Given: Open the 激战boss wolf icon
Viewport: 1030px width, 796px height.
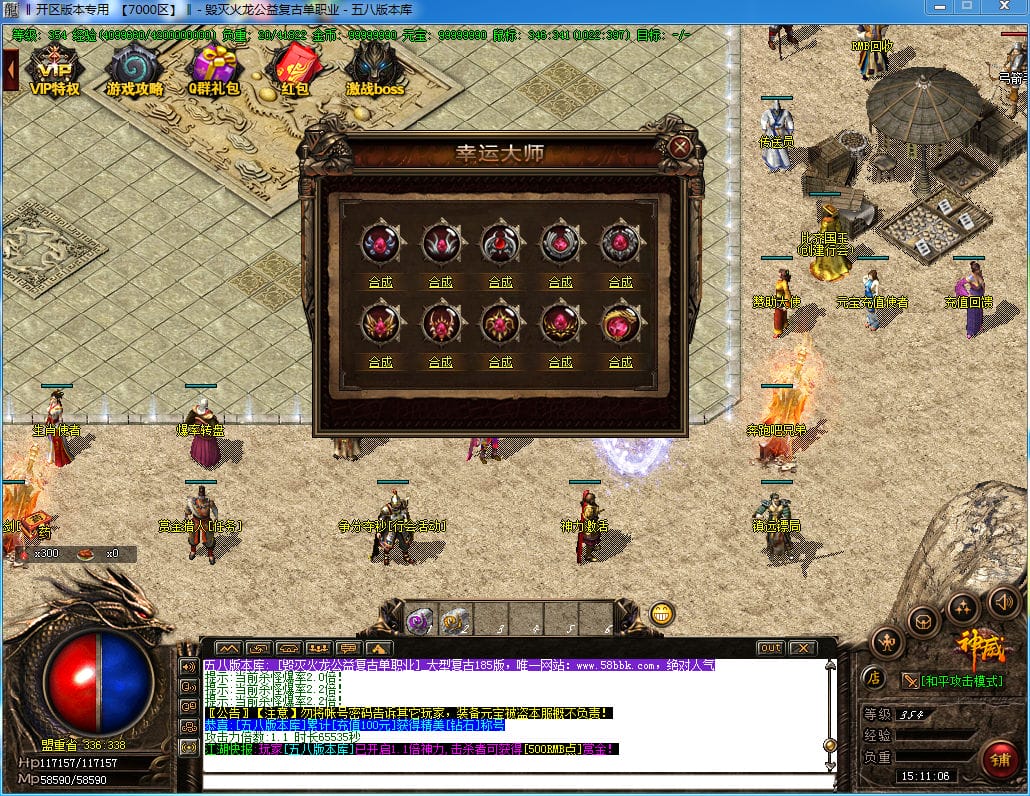Looking at the screenshot, I should [x=375, y=70].
